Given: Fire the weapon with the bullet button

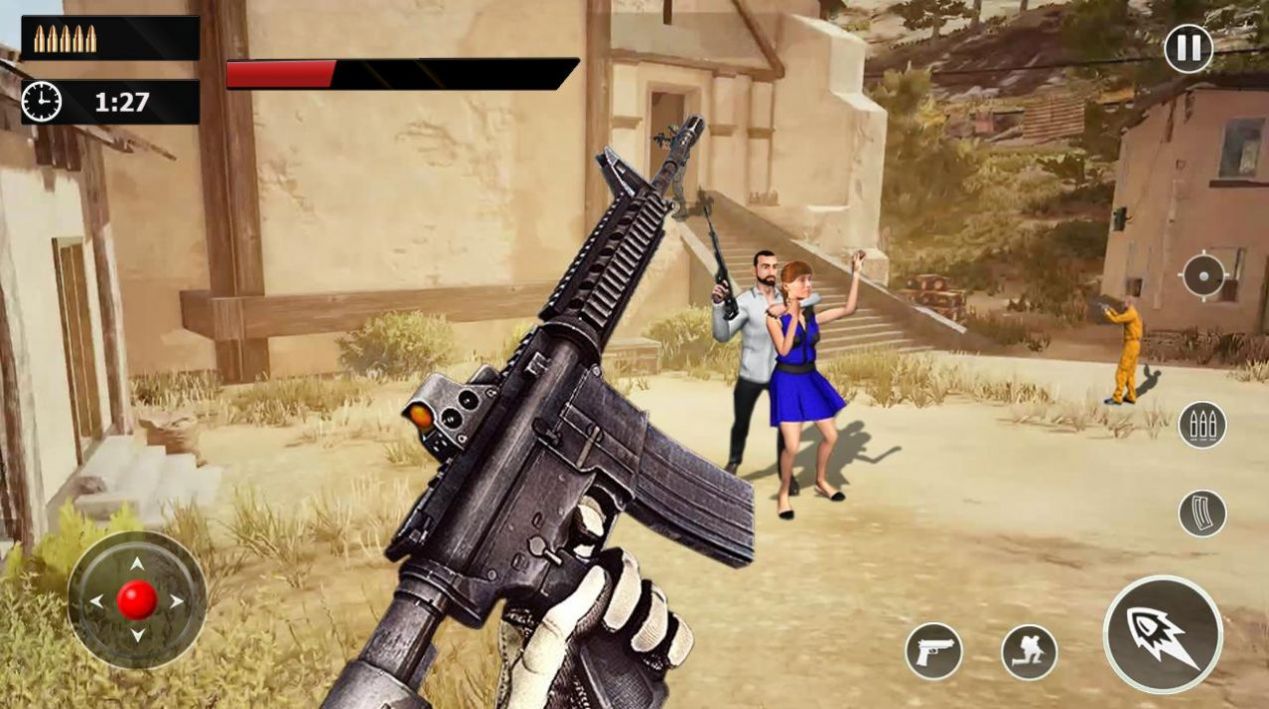Looking at the screenshot, I should tap(1163, 635).
